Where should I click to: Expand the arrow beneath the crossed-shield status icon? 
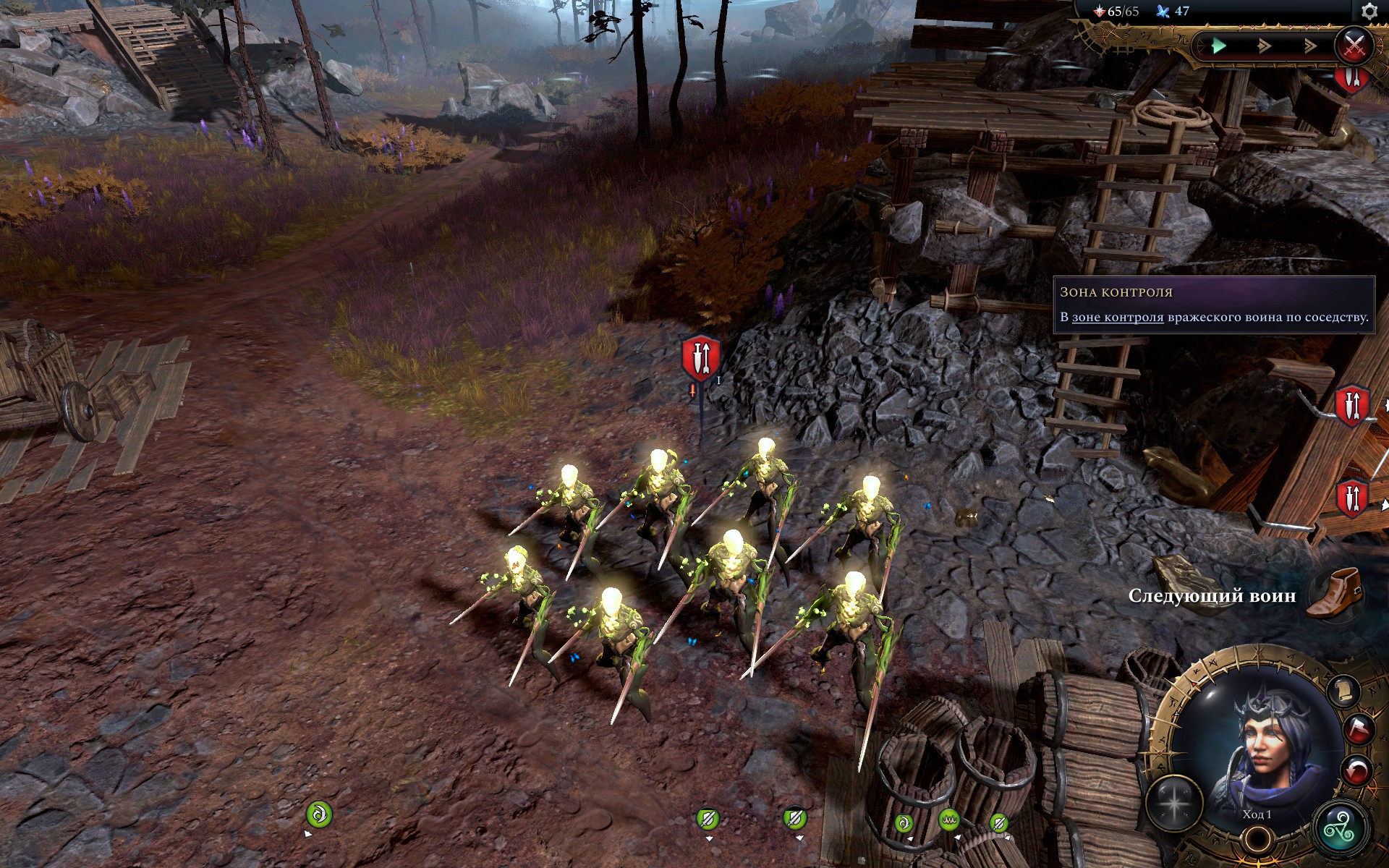click(1006, 838)
